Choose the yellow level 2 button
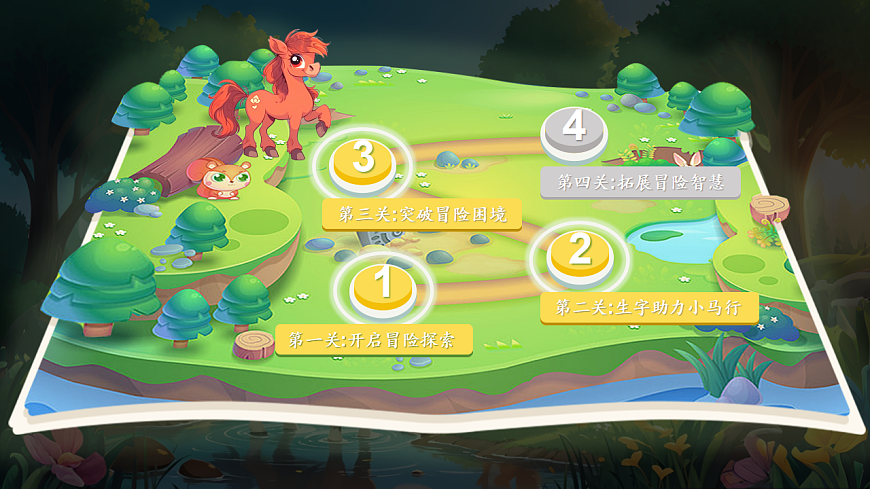 (580, 255)
